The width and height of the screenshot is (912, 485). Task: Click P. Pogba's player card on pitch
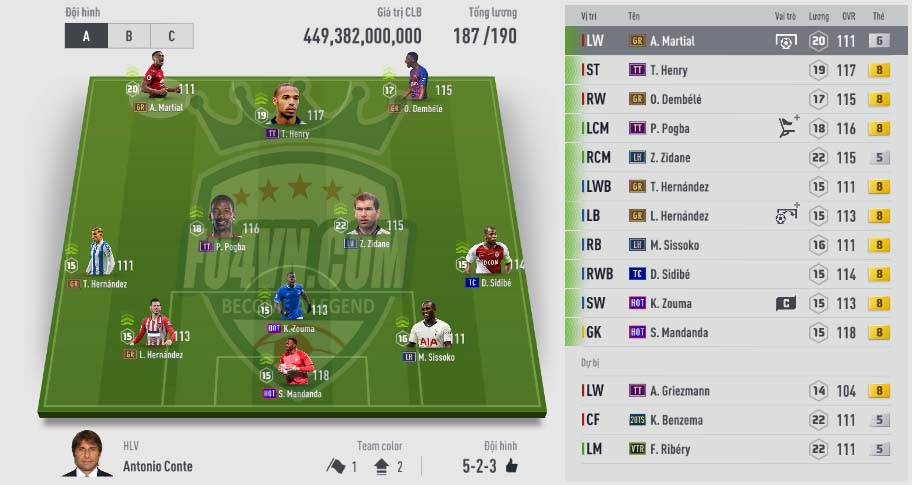[223, 220]
